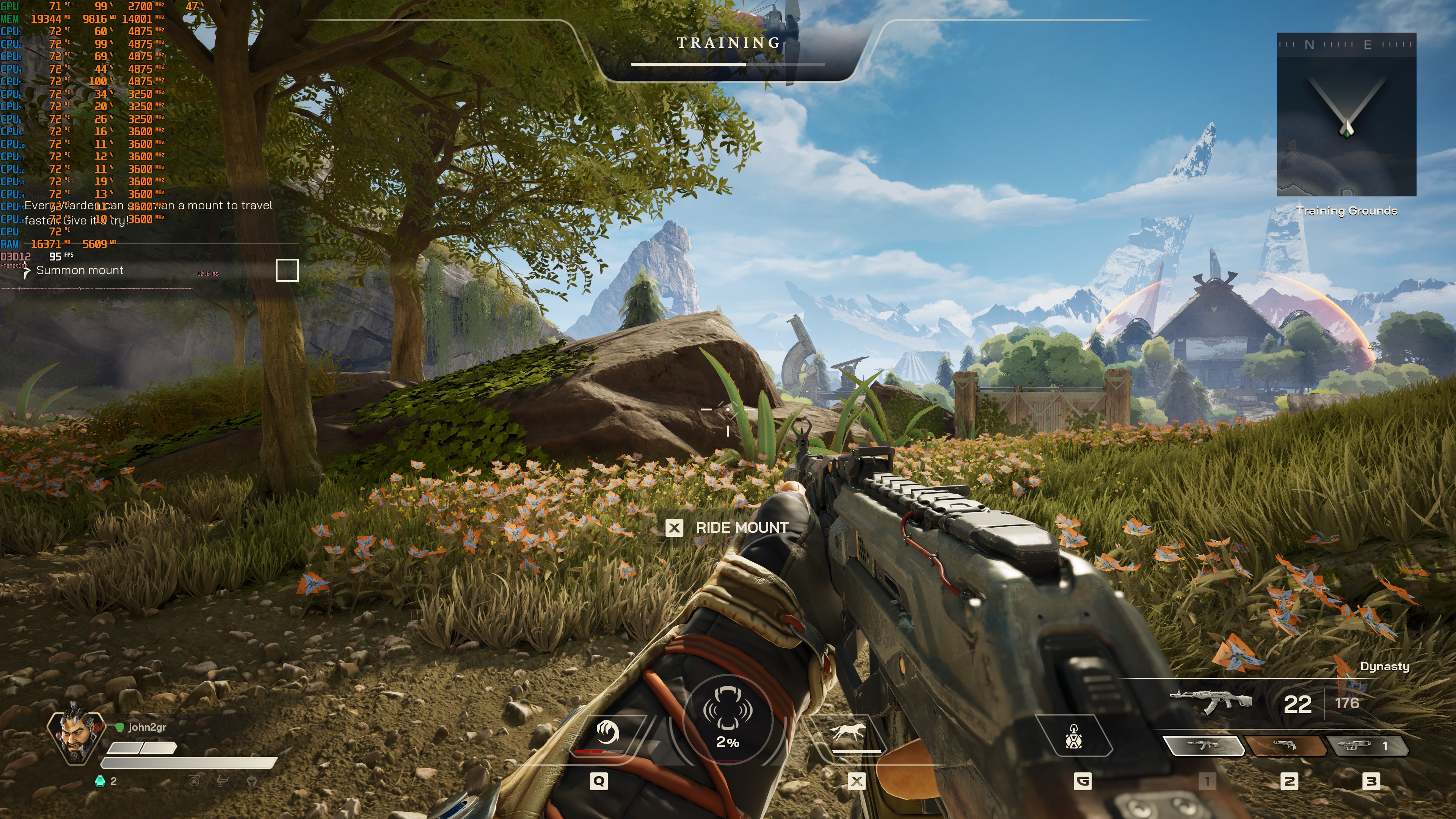Click the Training Grounds minimap
This screenshot has height=819, width=1456.
(x=1346, y=115)
